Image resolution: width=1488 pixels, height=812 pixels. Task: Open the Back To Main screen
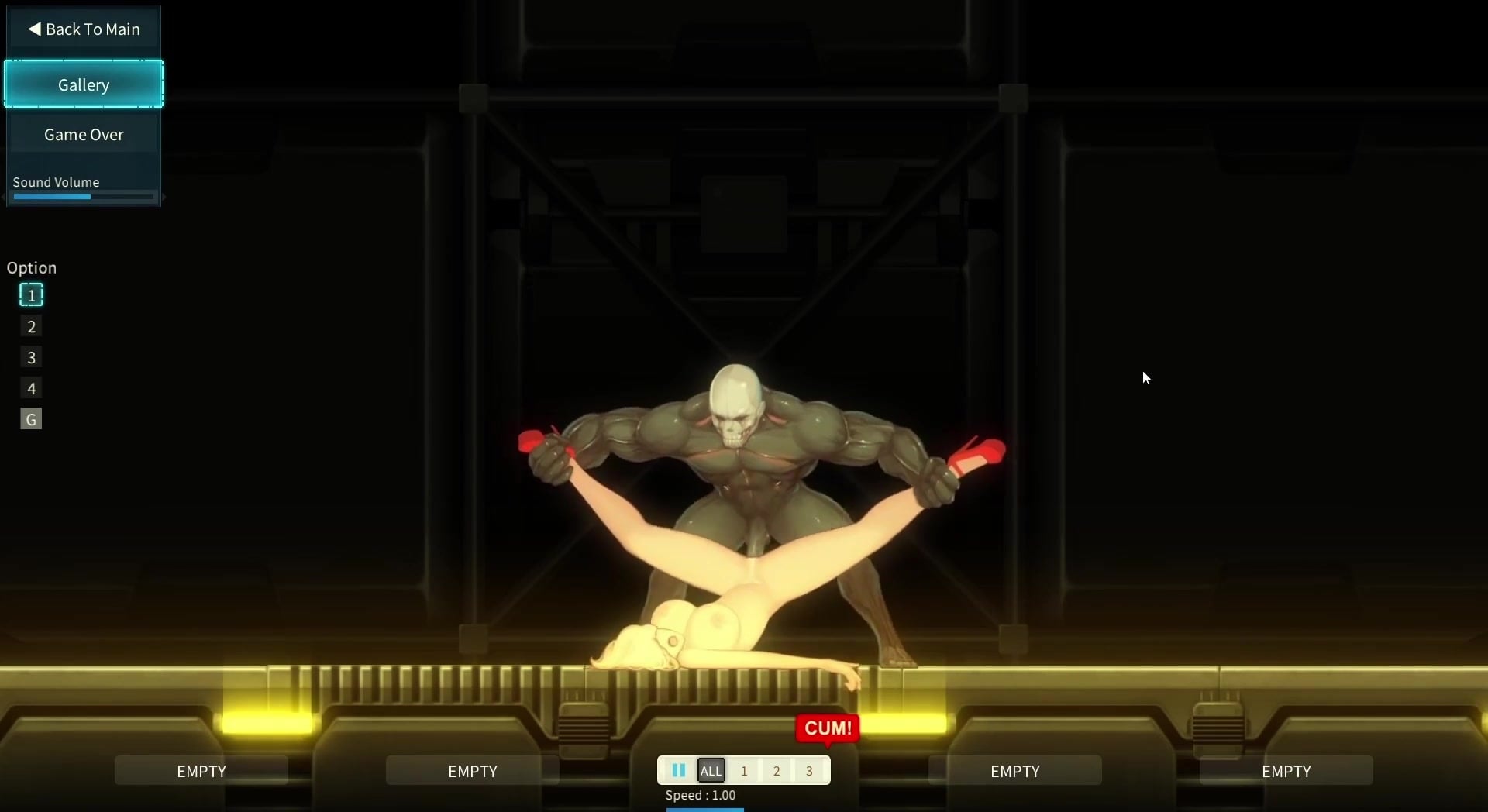[x=84, y=29]
